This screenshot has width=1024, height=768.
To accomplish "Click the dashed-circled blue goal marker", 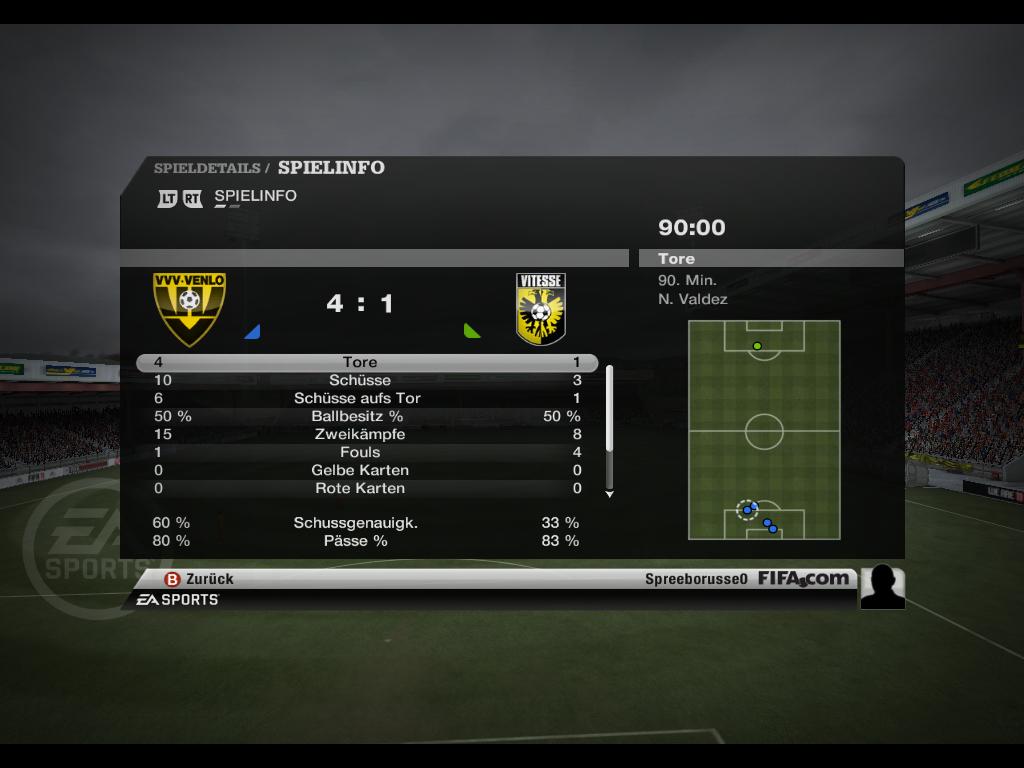I will [x=746, y=510].
